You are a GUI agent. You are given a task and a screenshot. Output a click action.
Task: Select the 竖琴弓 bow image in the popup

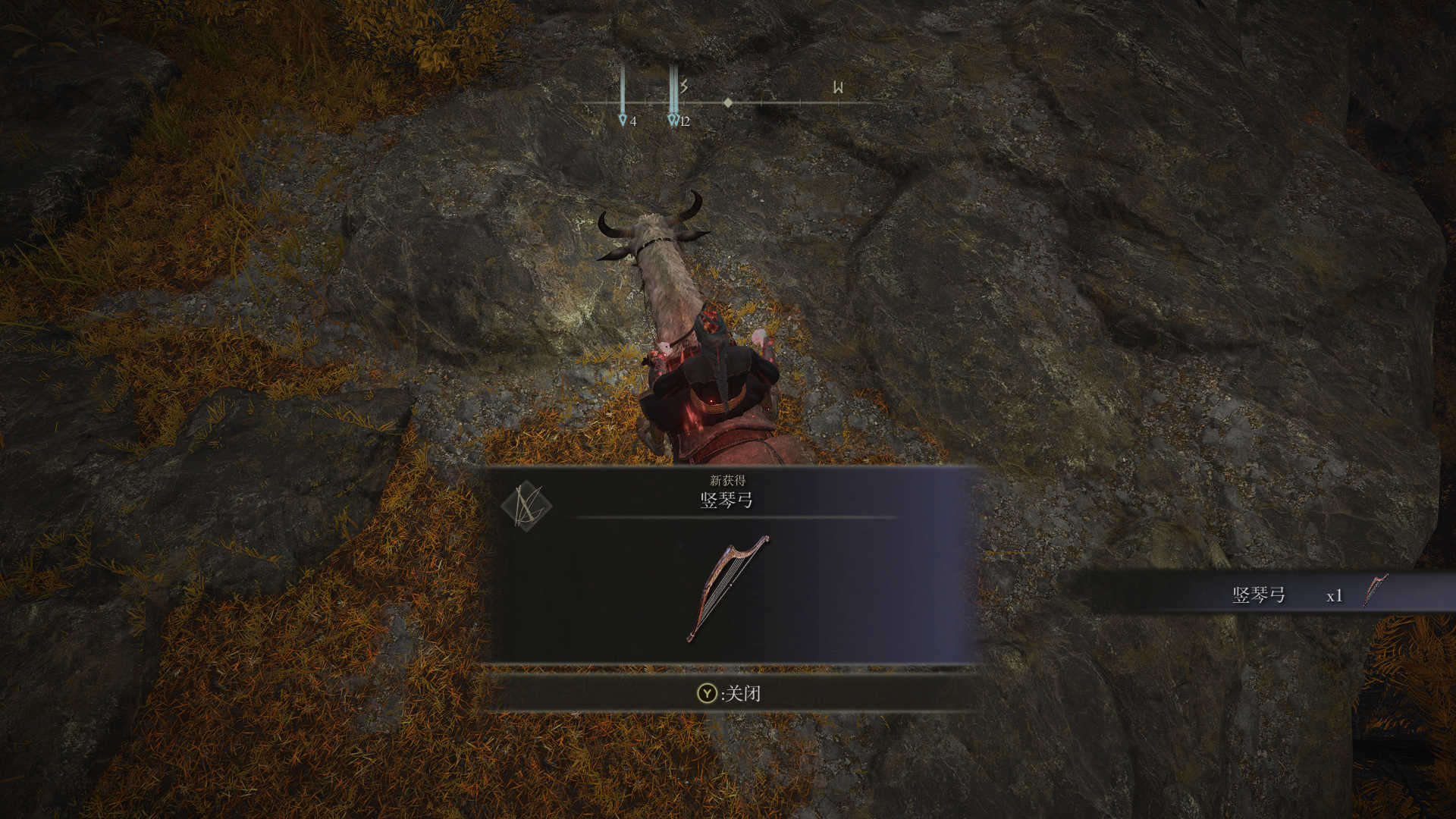point(726,589)
